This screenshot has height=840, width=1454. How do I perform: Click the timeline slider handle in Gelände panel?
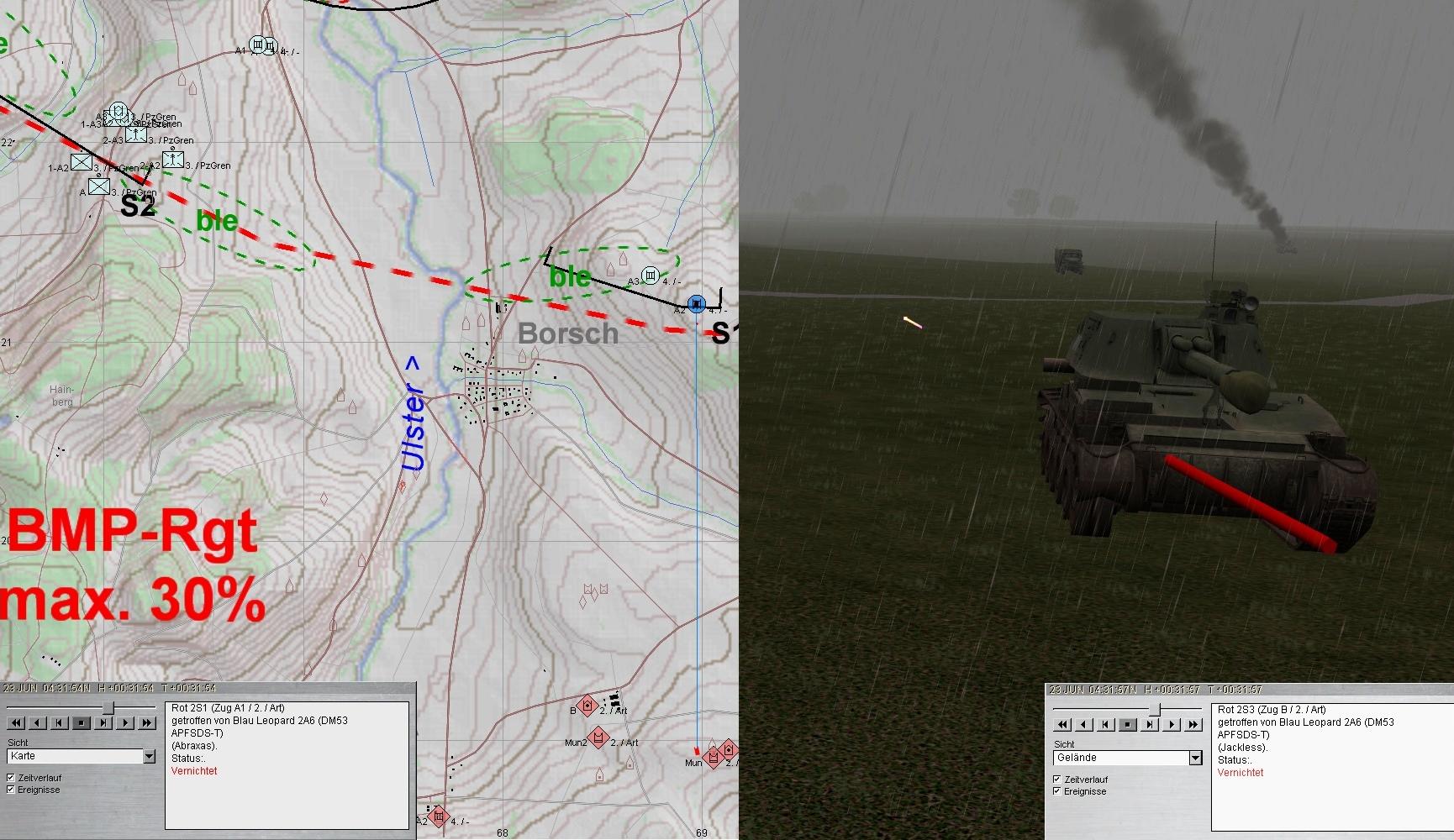[x=1155, y=710]
